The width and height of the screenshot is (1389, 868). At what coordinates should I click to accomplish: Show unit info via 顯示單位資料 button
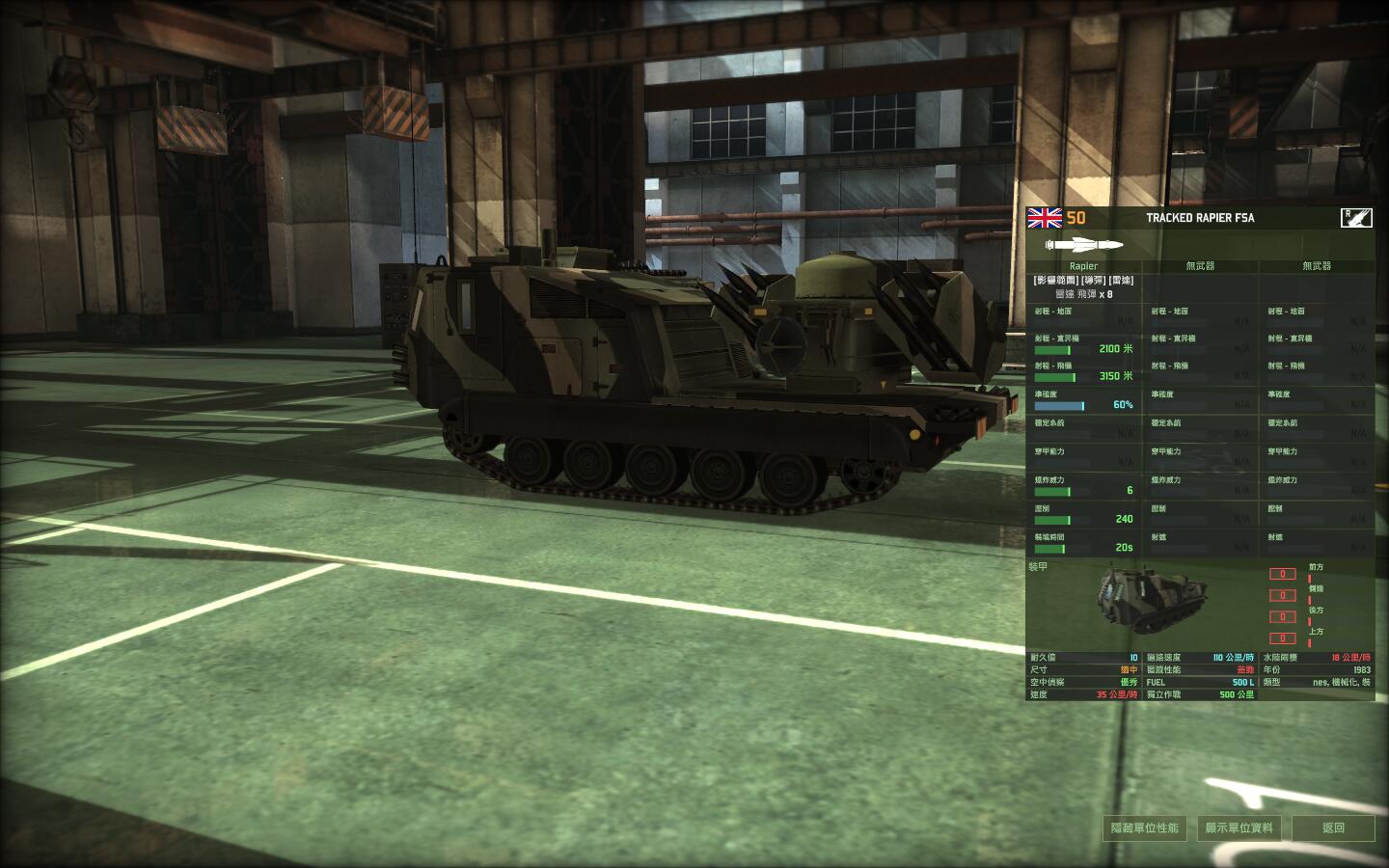coord(1239,827)
